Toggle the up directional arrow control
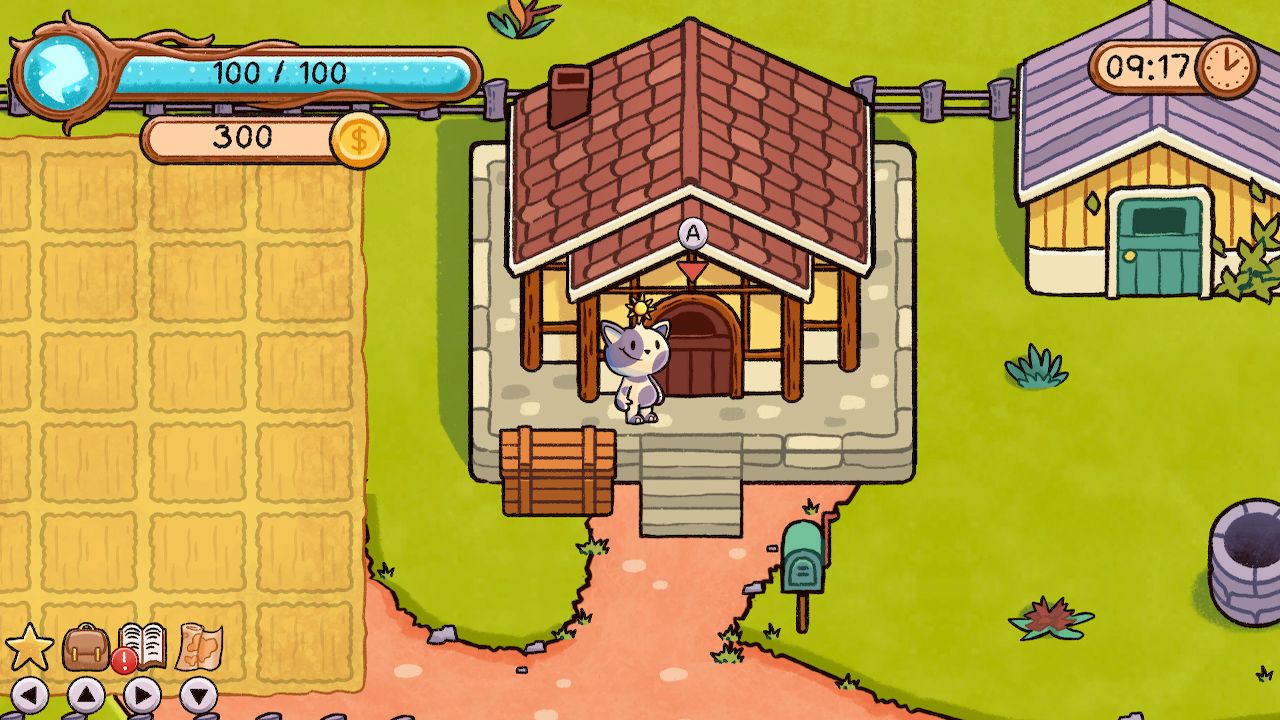1280x720 pixels. click(85, 692)
